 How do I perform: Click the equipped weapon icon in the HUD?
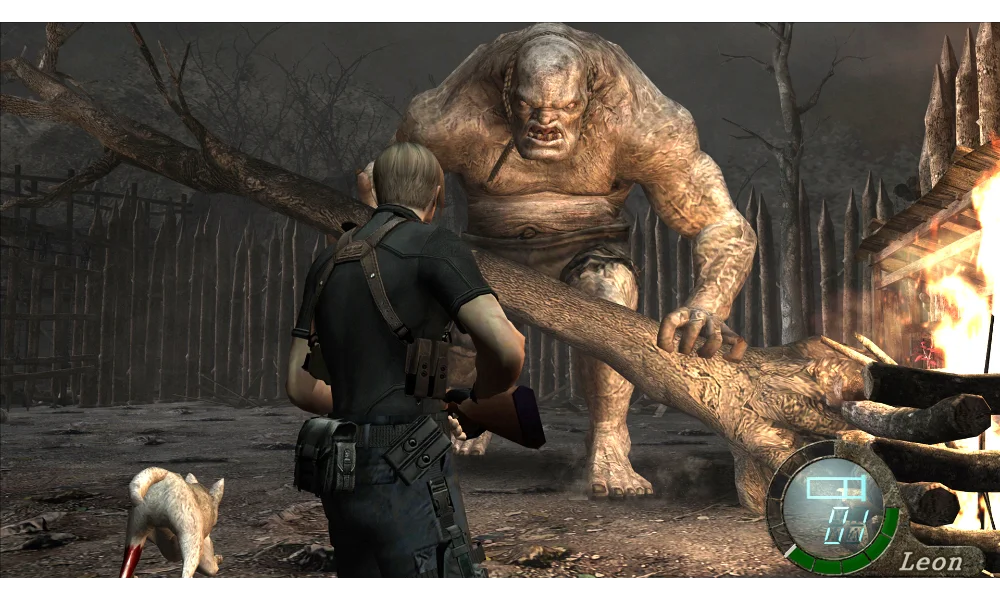[835, 489]
